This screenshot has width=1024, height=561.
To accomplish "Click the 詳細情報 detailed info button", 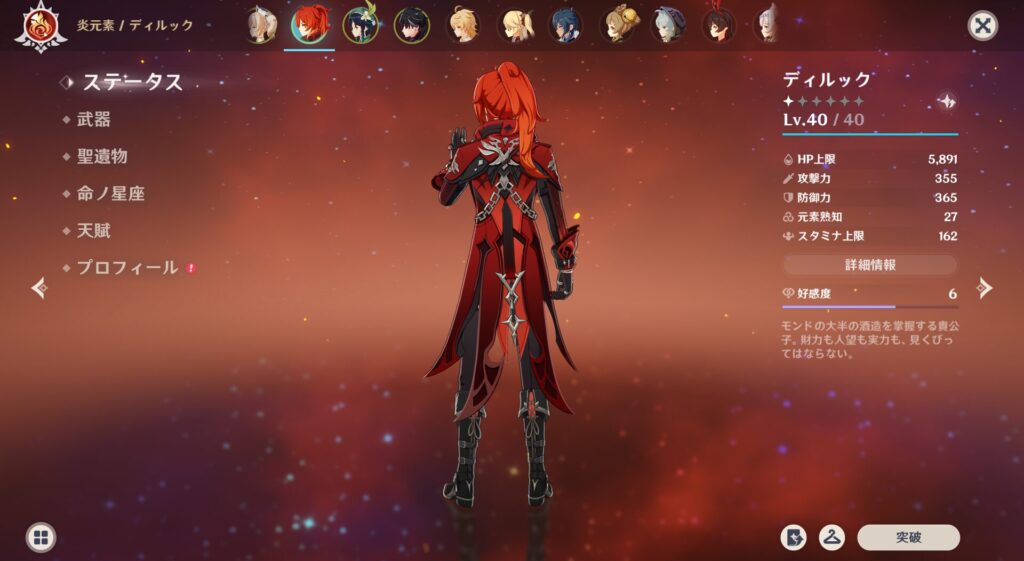I will click(x=869, y=265).
